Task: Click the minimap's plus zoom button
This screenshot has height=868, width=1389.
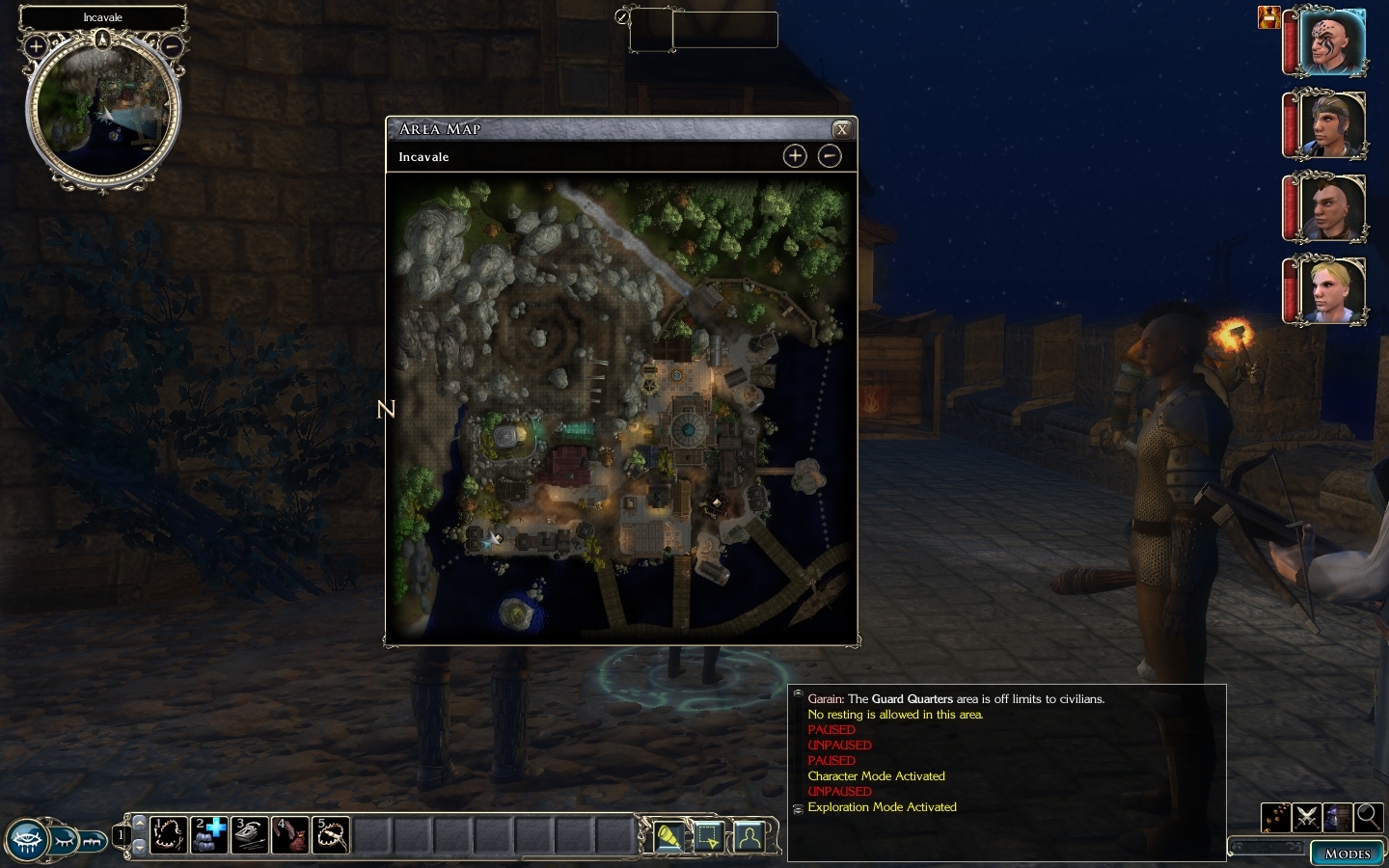Action: click(37, 45)
